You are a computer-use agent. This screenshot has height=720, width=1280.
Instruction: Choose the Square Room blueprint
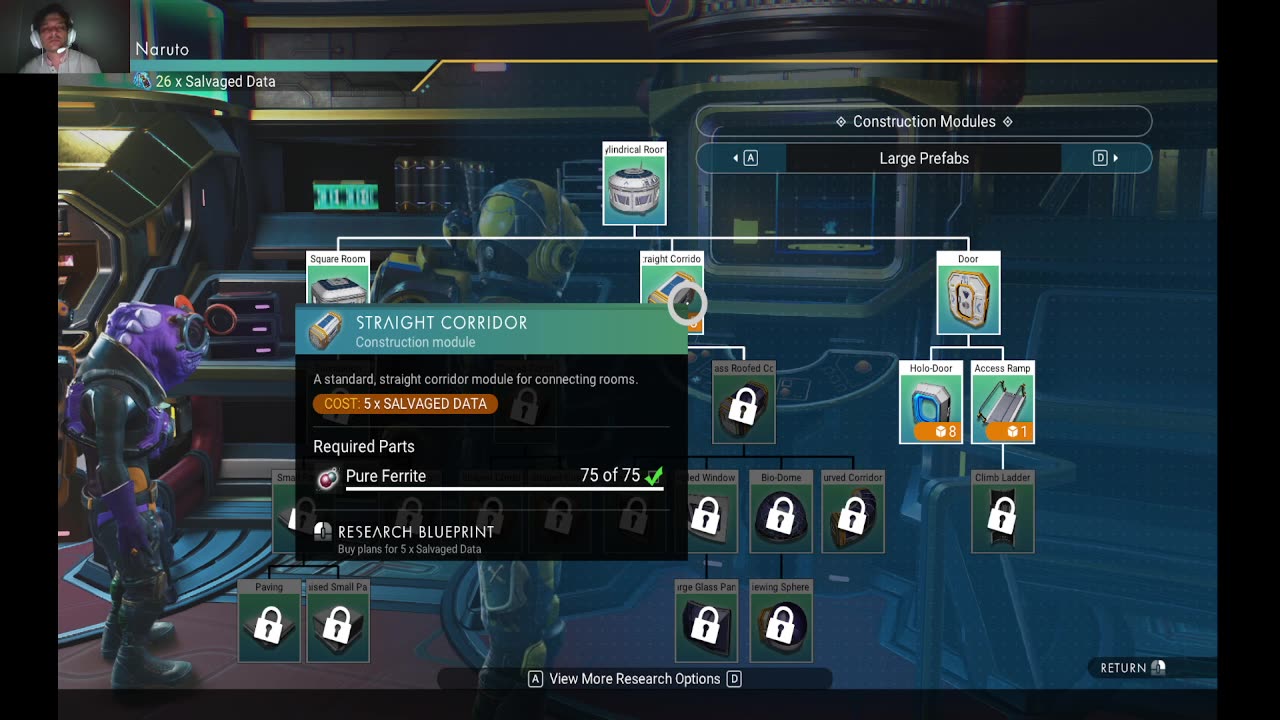[x=338, y=285]
